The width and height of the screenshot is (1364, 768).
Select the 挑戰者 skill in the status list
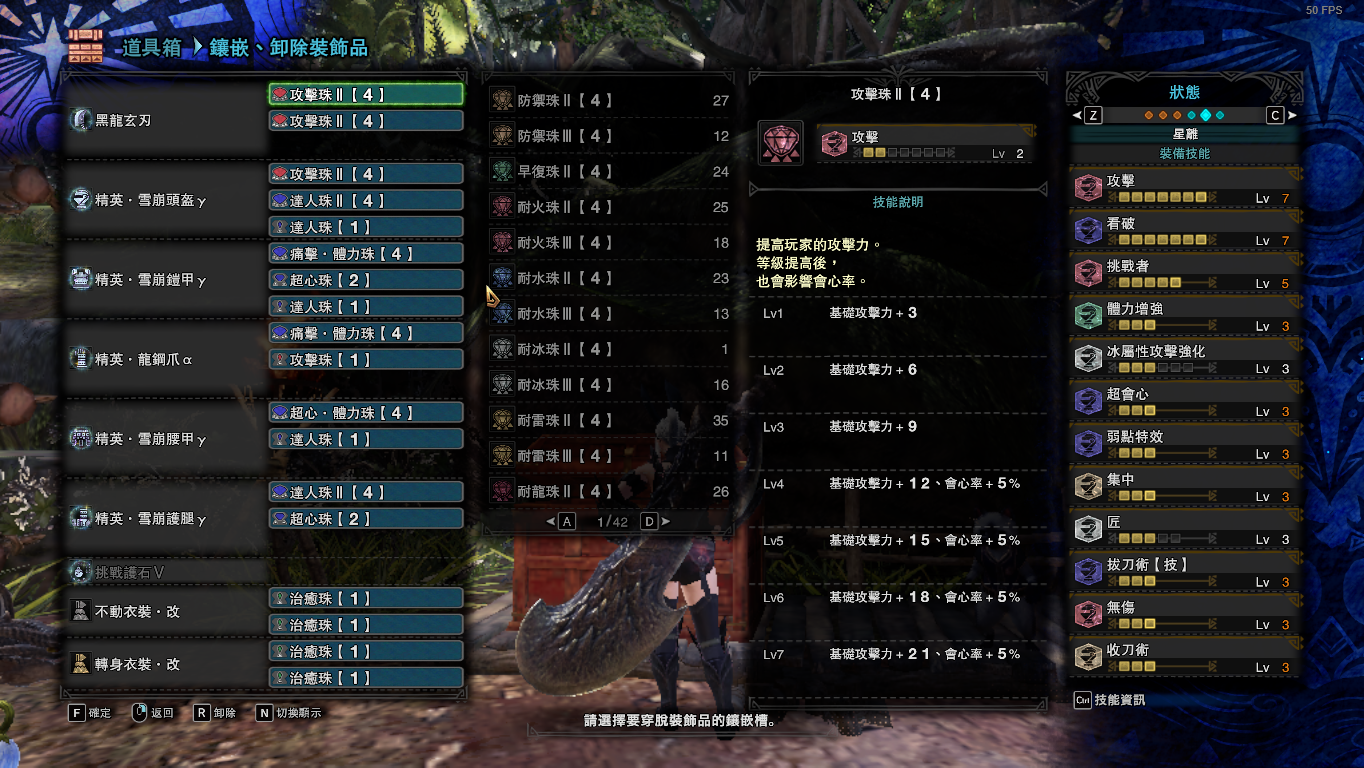tap(1184, 272)
